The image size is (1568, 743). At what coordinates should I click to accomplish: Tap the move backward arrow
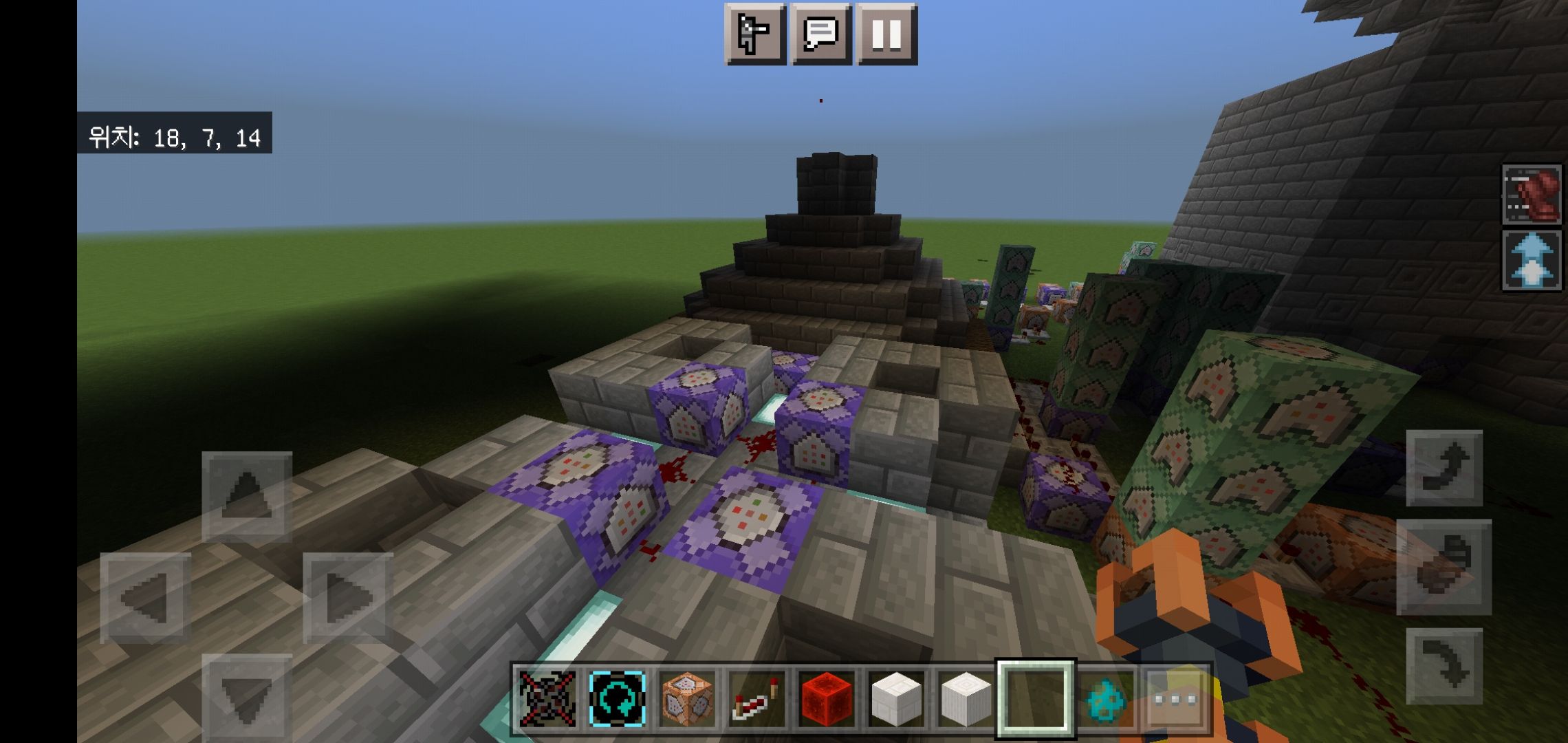[247, 698]
